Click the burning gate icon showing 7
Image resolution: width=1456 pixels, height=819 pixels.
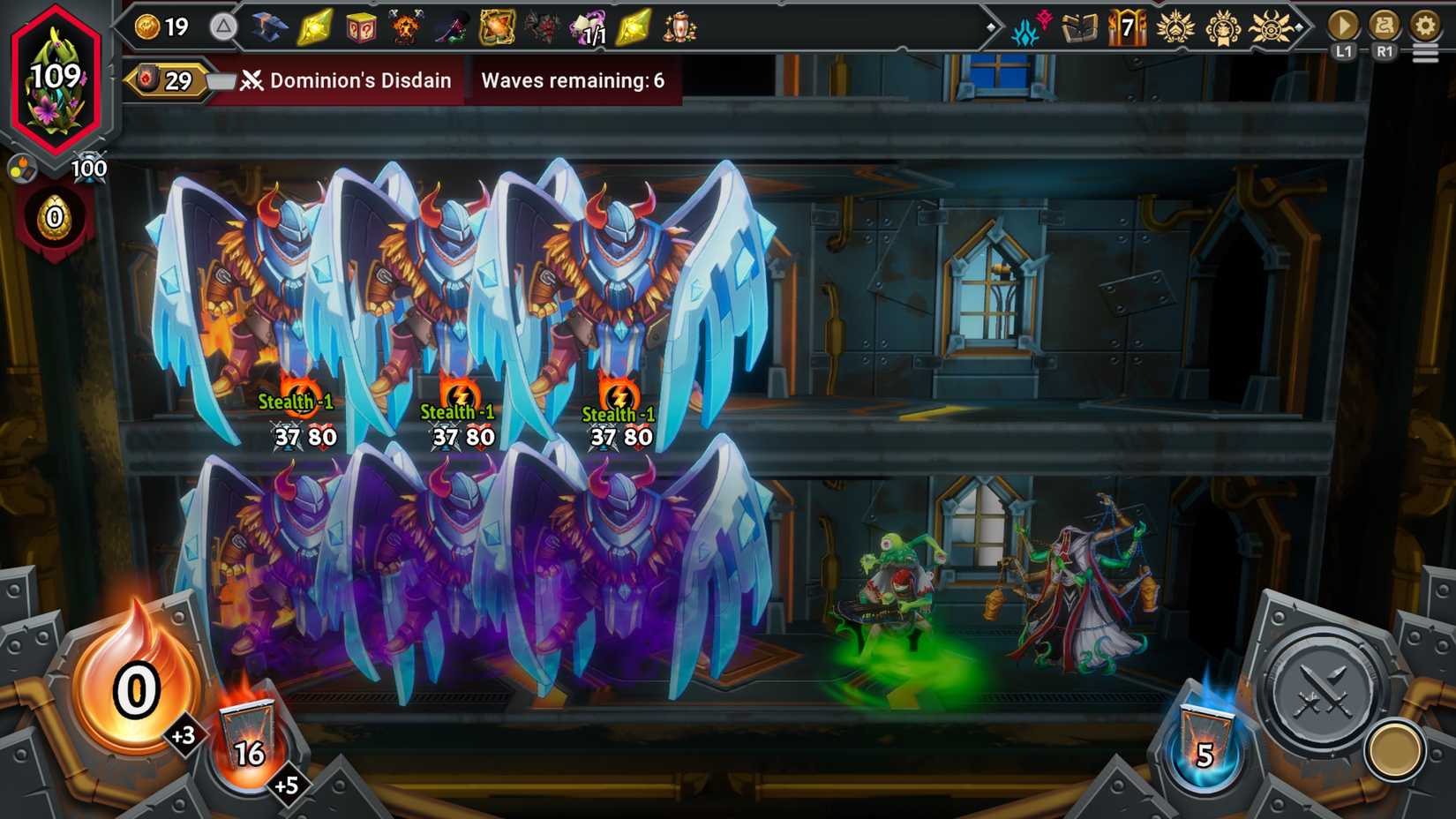pos(1125,26)
